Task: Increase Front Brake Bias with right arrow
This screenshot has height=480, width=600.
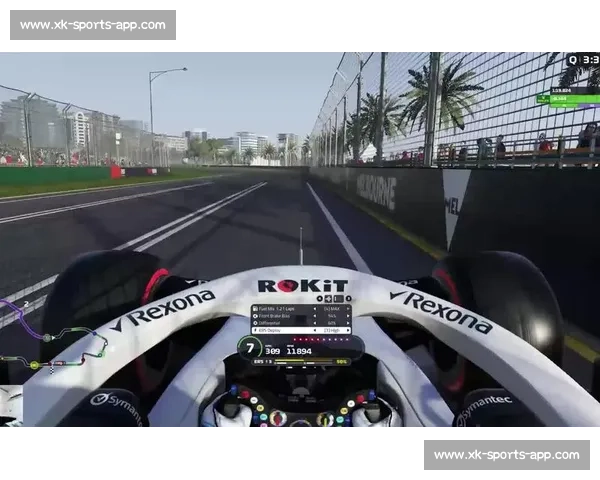Action: click(x=347, y=316)
